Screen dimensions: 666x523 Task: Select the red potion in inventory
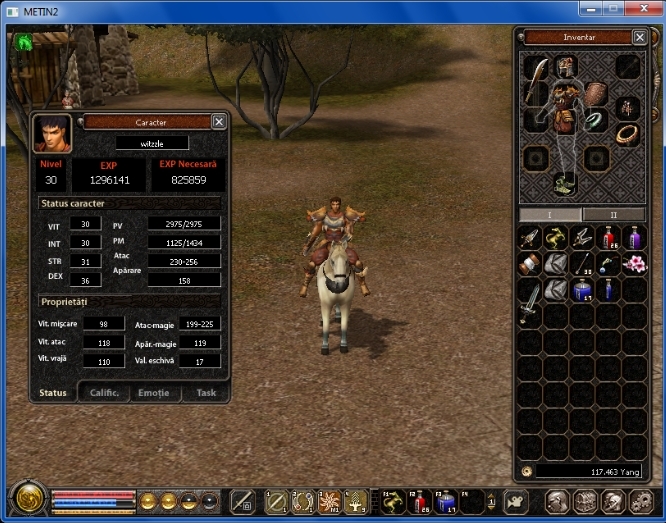tap(607, 238)
